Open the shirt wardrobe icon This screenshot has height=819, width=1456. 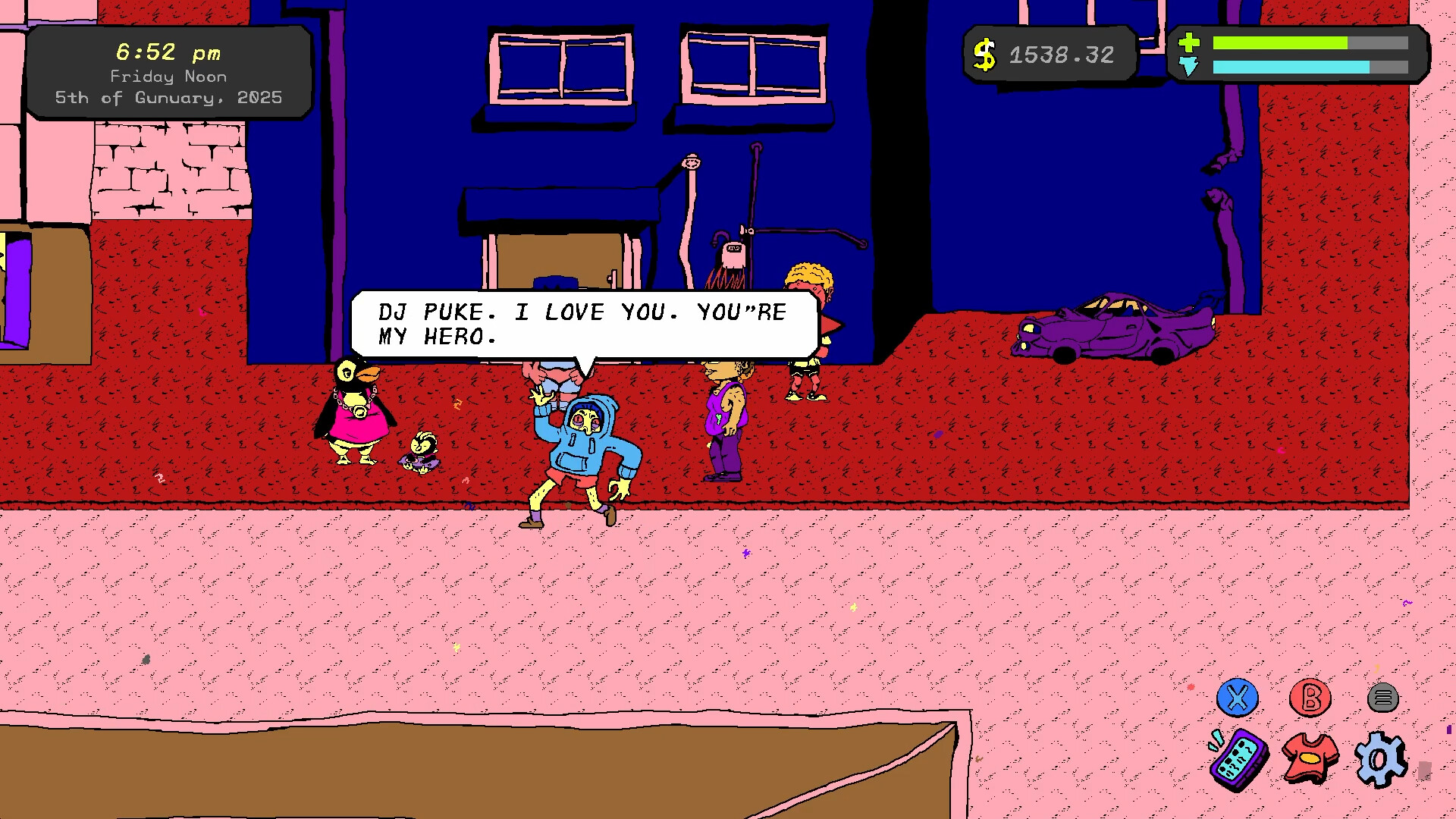pos(1310,756)
